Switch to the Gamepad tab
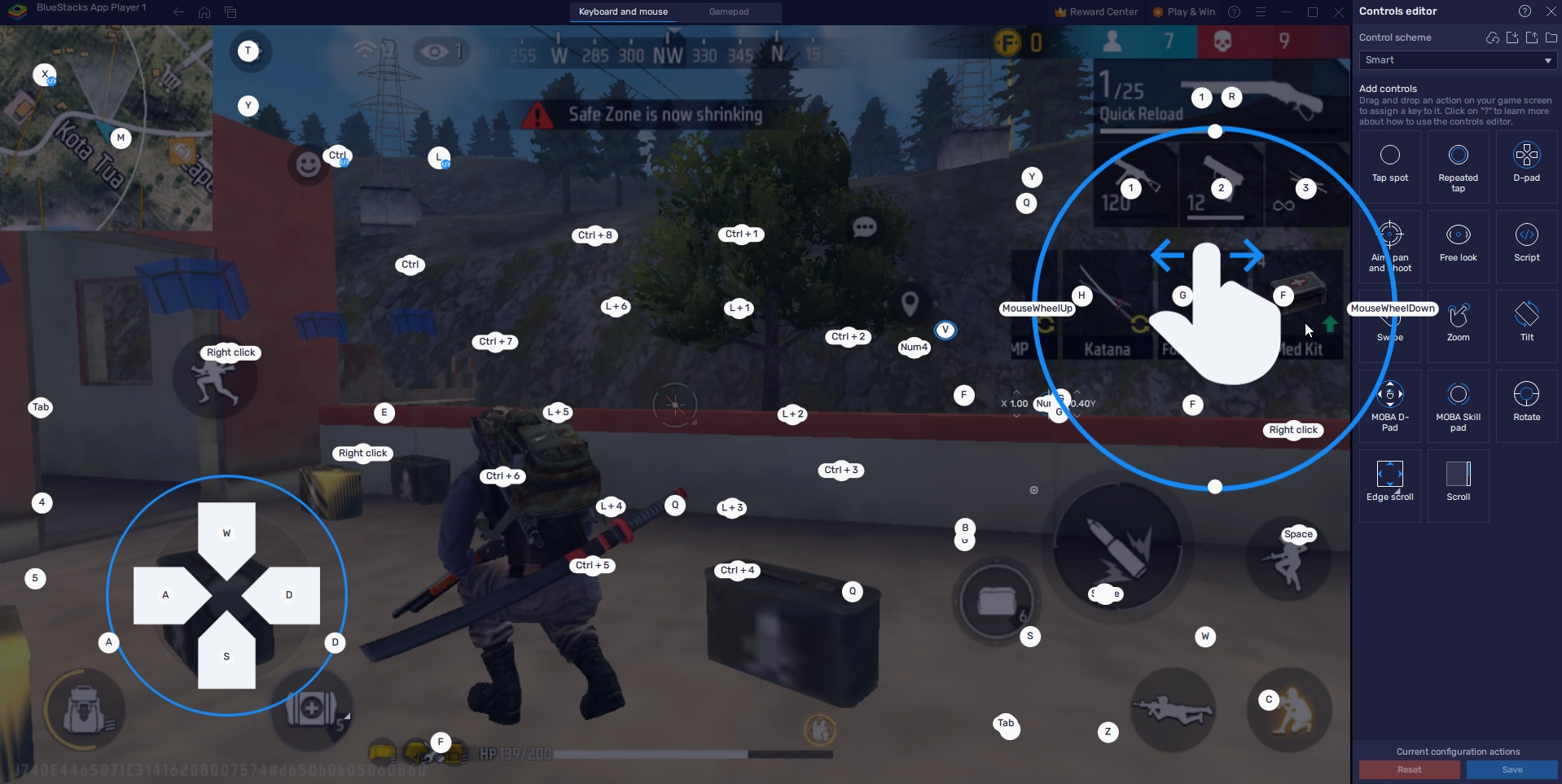The height and width of the screenshot is (784, 1562). click(x=730, y=11)
